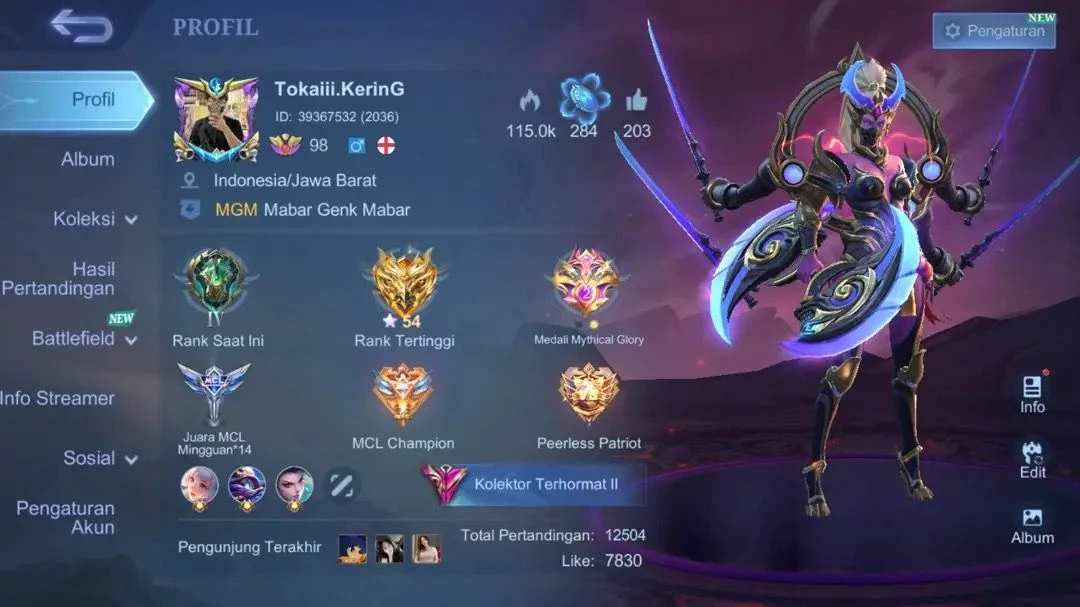Open the Rank Tertinggi badge
The height and width of the screenshot is (607, 1080).
point(404,285)
